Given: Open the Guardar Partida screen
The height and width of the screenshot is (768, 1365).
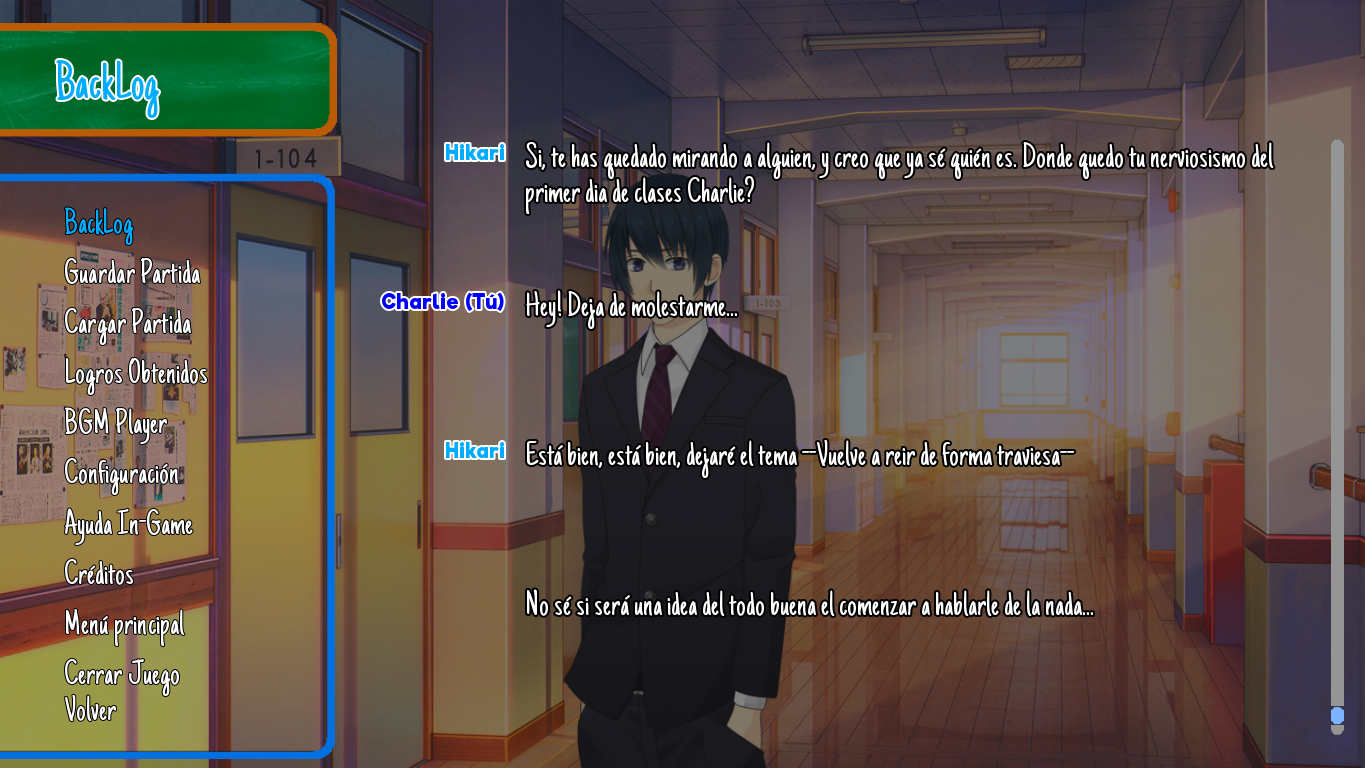Looking at the screenshot, I should point(132,273).
